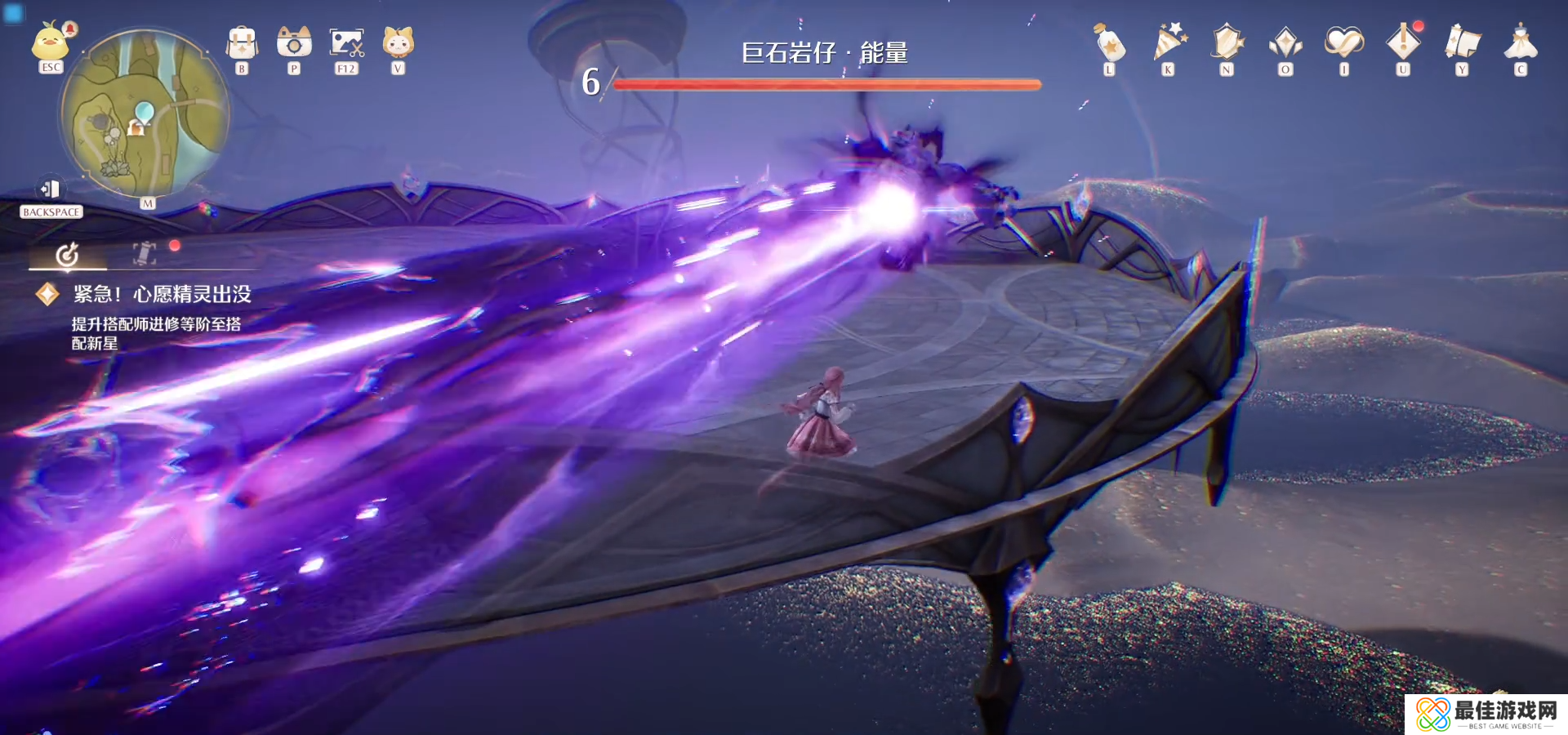Open the cat-face companion icon
The width and height of the screenshot is (1568, 735).
(399, 43)
